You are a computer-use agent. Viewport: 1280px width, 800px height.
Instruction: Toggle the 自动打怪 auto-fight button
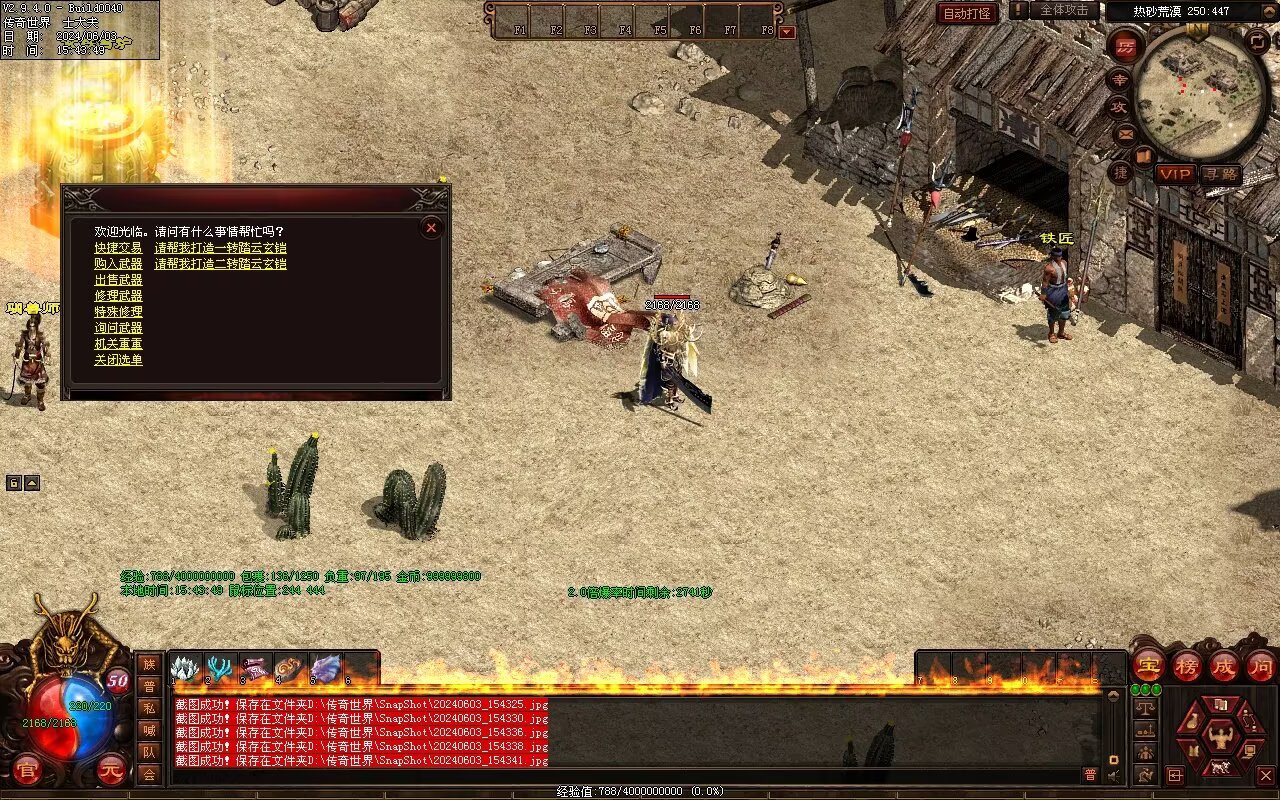(967, 14)
